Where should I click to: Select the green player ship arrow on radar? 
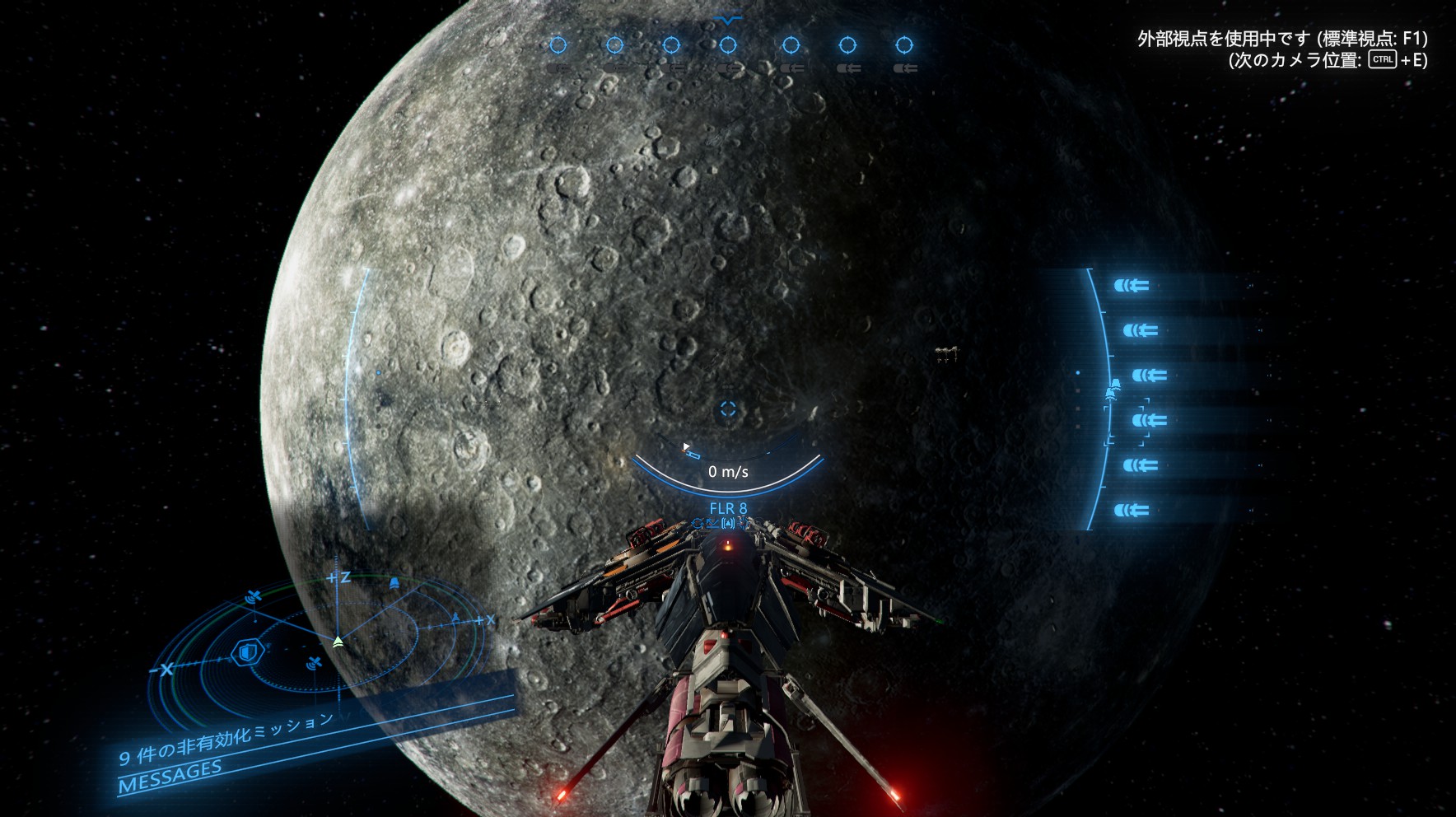[x=338, y=641]
